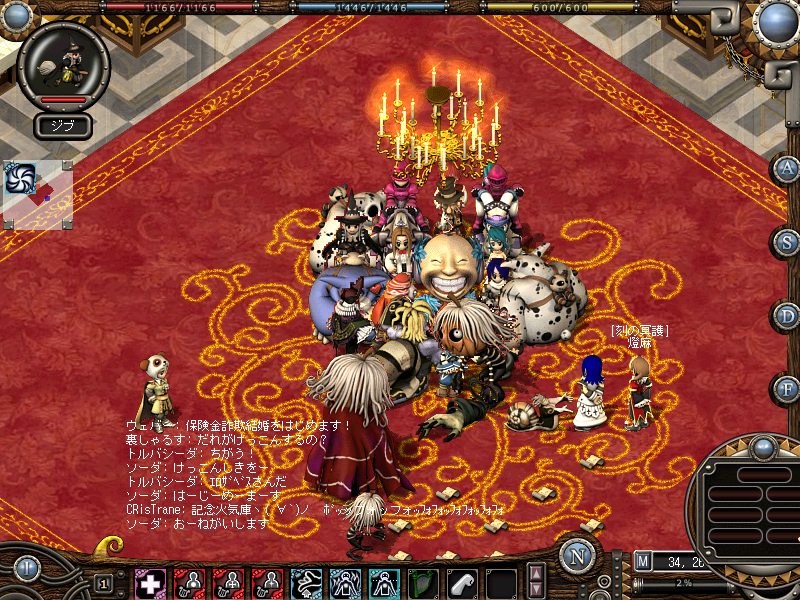Click the hotbar page number 1 button
The width and height of the screenshot is (800, 600).
(x=103, y=583)
